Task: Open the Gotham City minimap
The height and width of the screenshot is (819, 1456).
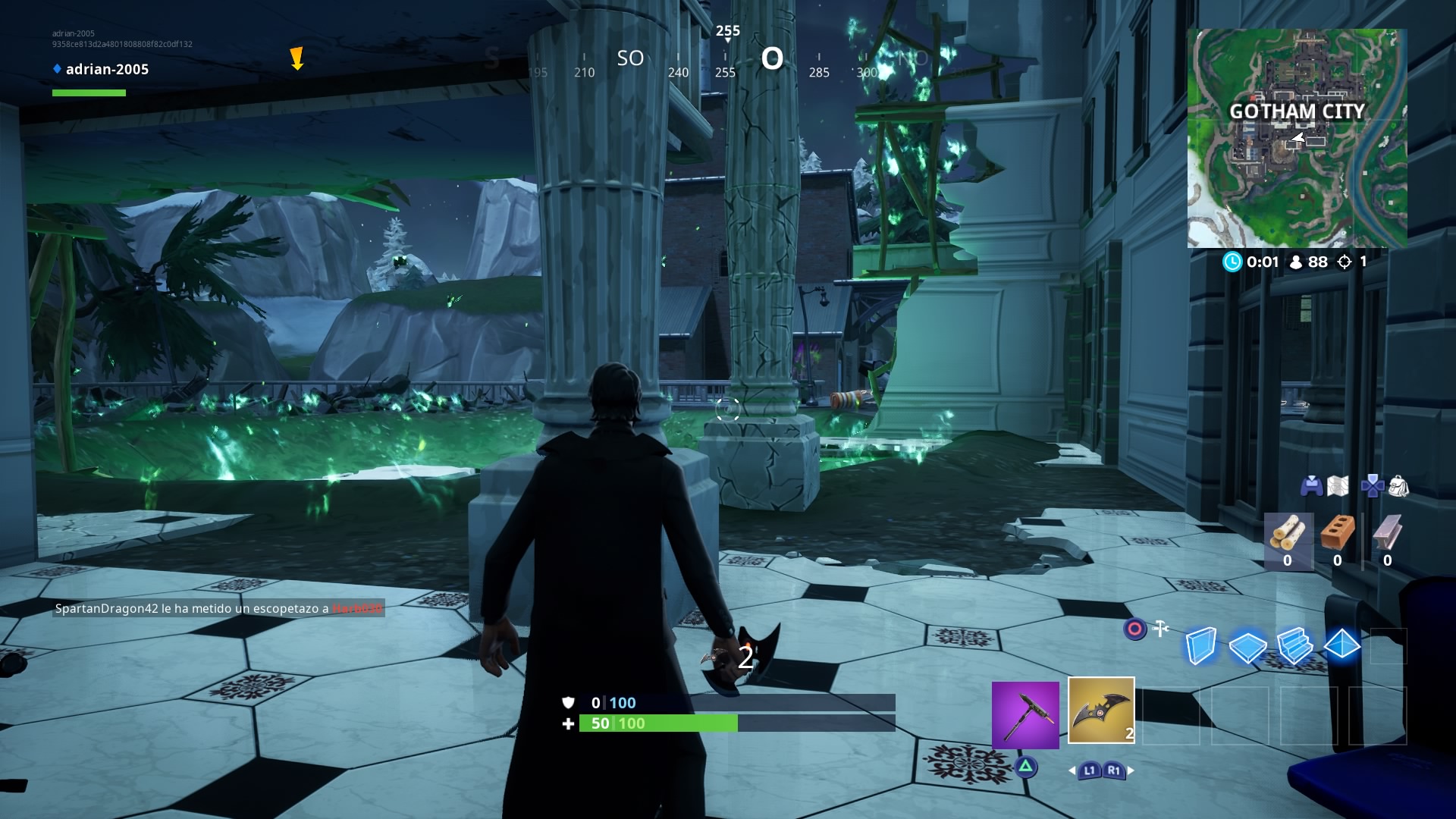Action: coord(1297,138)
